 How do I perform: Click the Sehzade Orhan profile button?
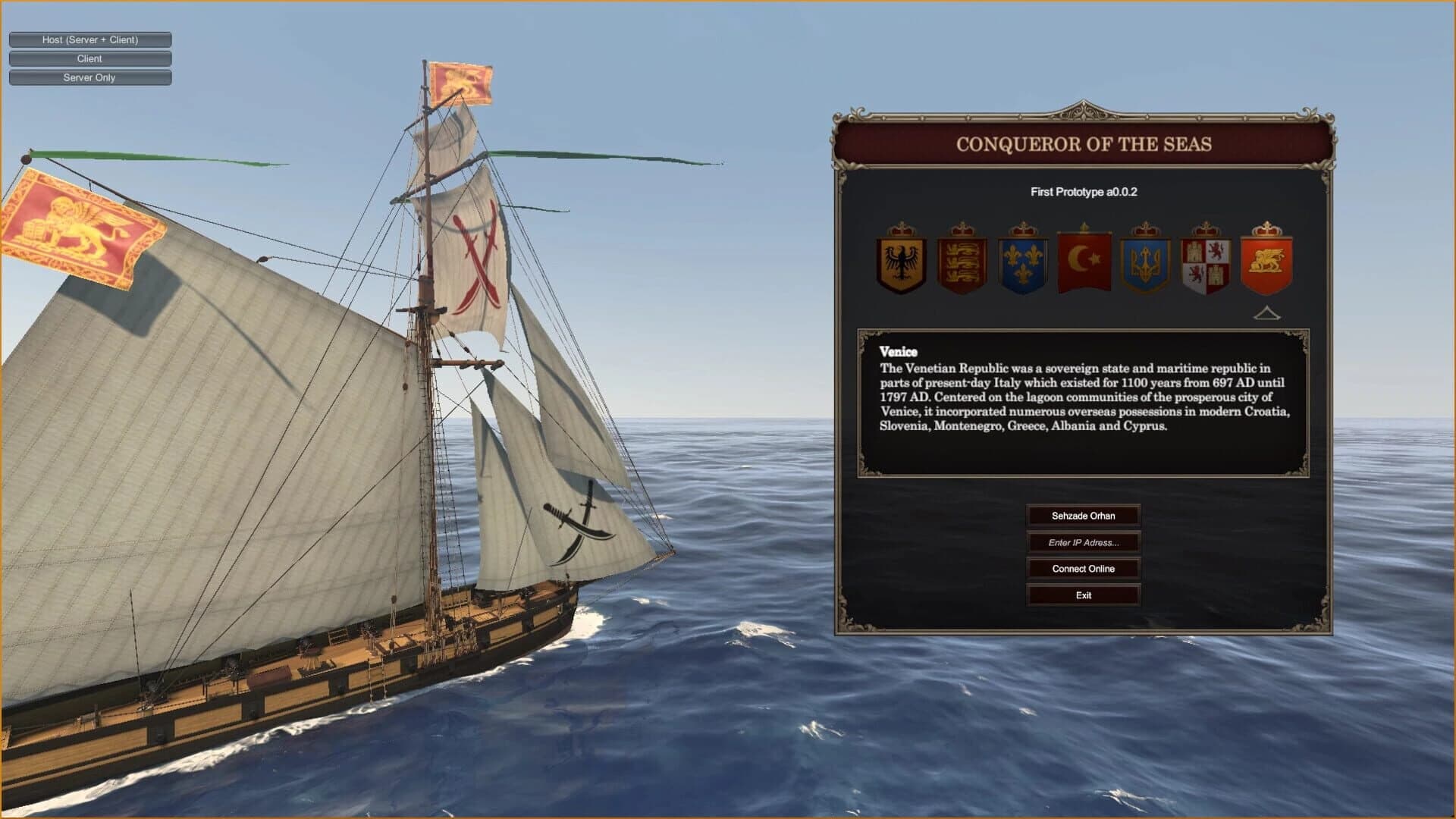click(x=1082, y=516)
